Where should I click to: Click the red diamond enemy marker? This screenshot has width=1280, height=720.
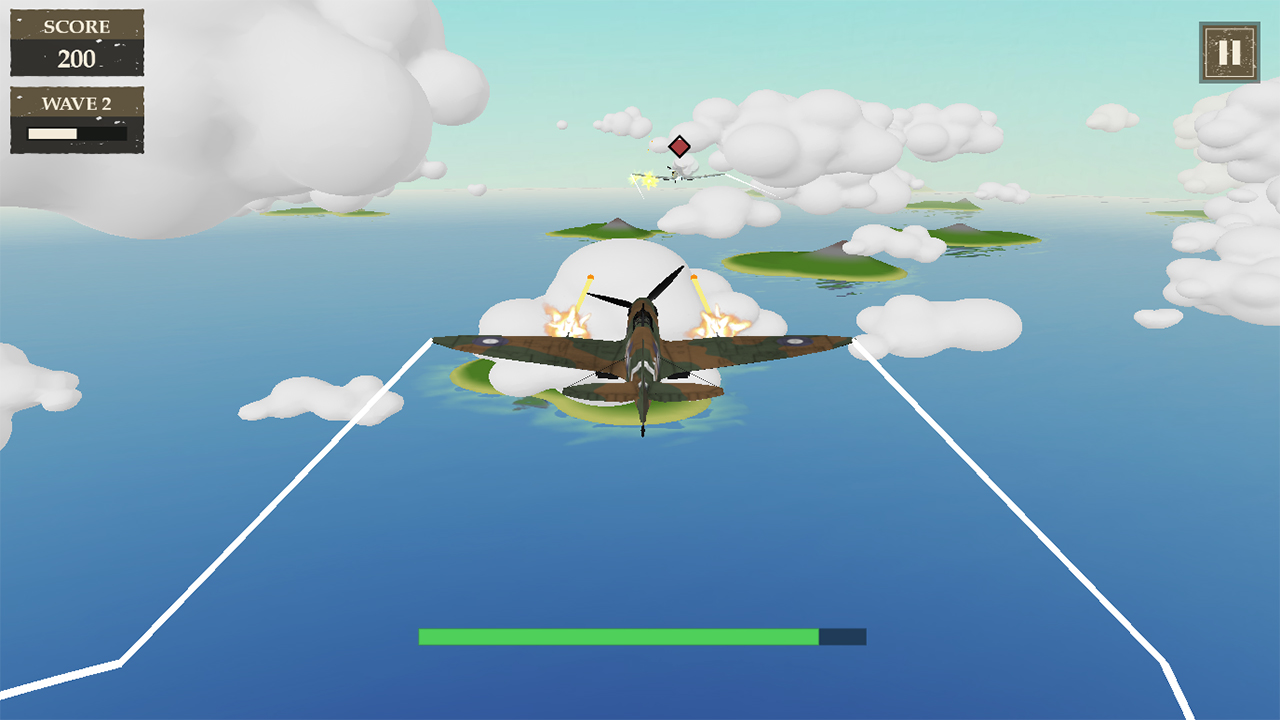[x=679, y=147]
